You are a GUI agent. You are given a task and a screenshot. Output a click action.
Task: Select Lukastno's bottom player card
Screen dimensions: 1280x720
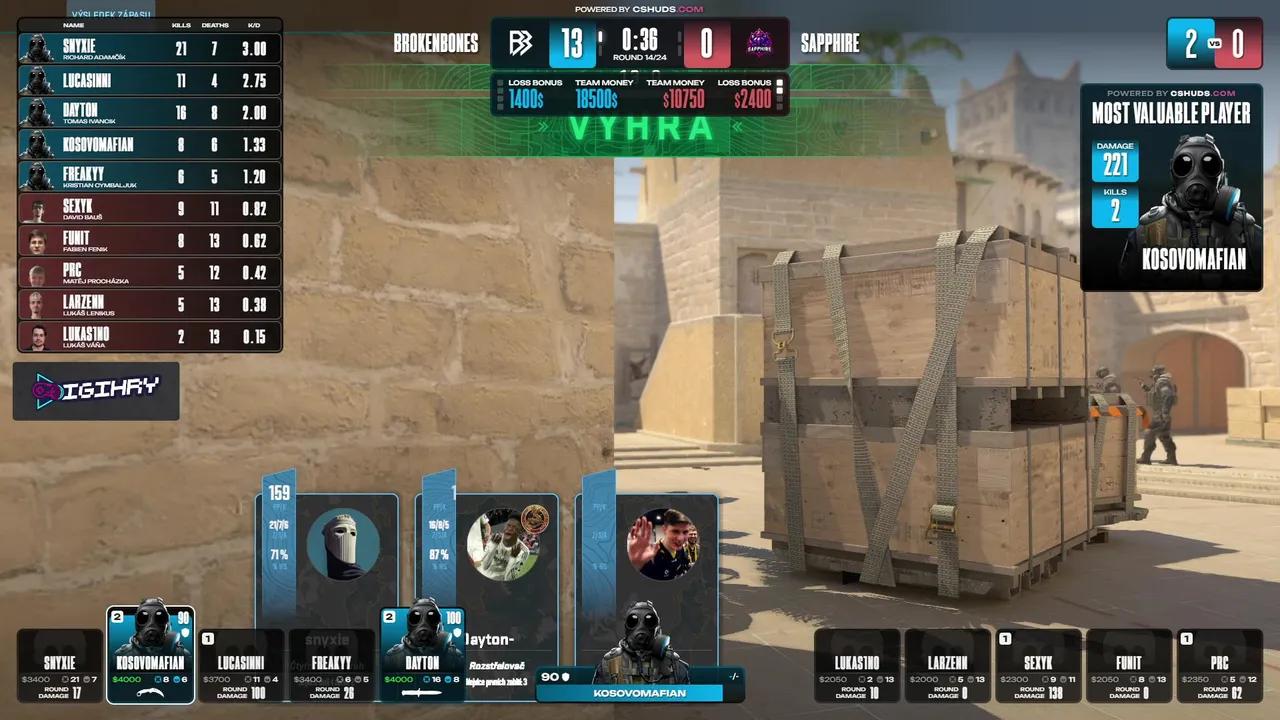(x=858, y=666)
